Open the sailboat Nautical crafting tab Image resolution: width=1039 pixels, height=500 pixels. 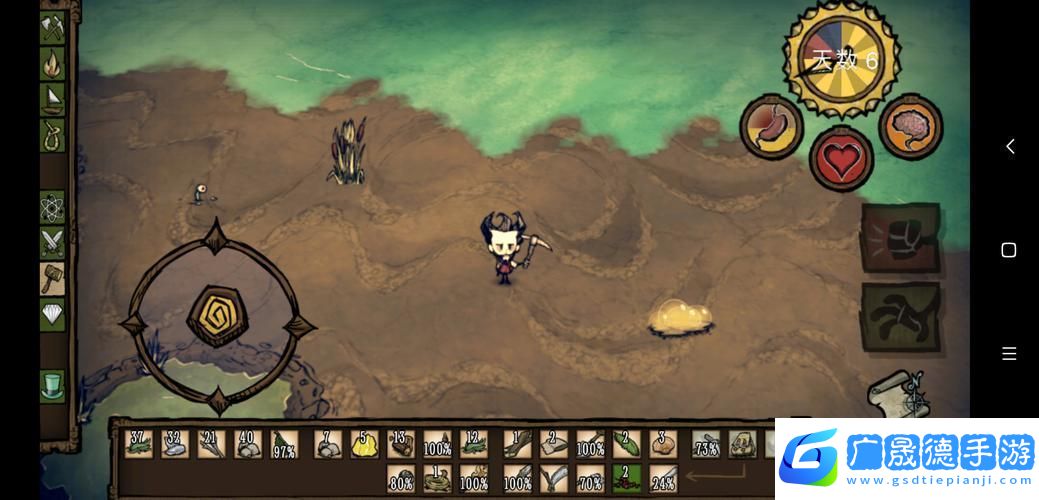(52, 99)
